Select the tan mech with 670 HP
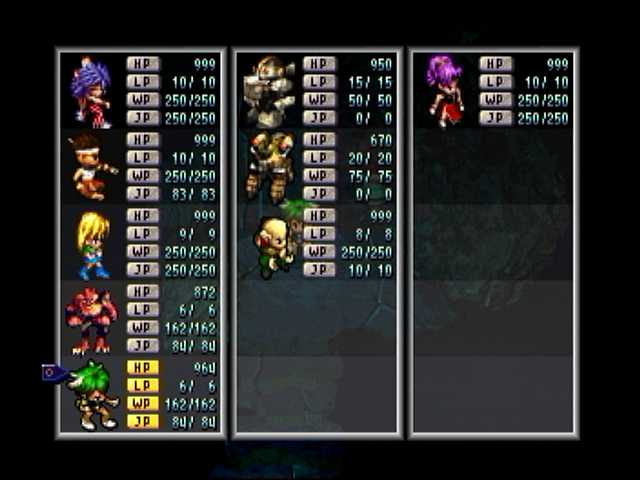This screenshot has width=640, height=480. click(x=270, y=165)
